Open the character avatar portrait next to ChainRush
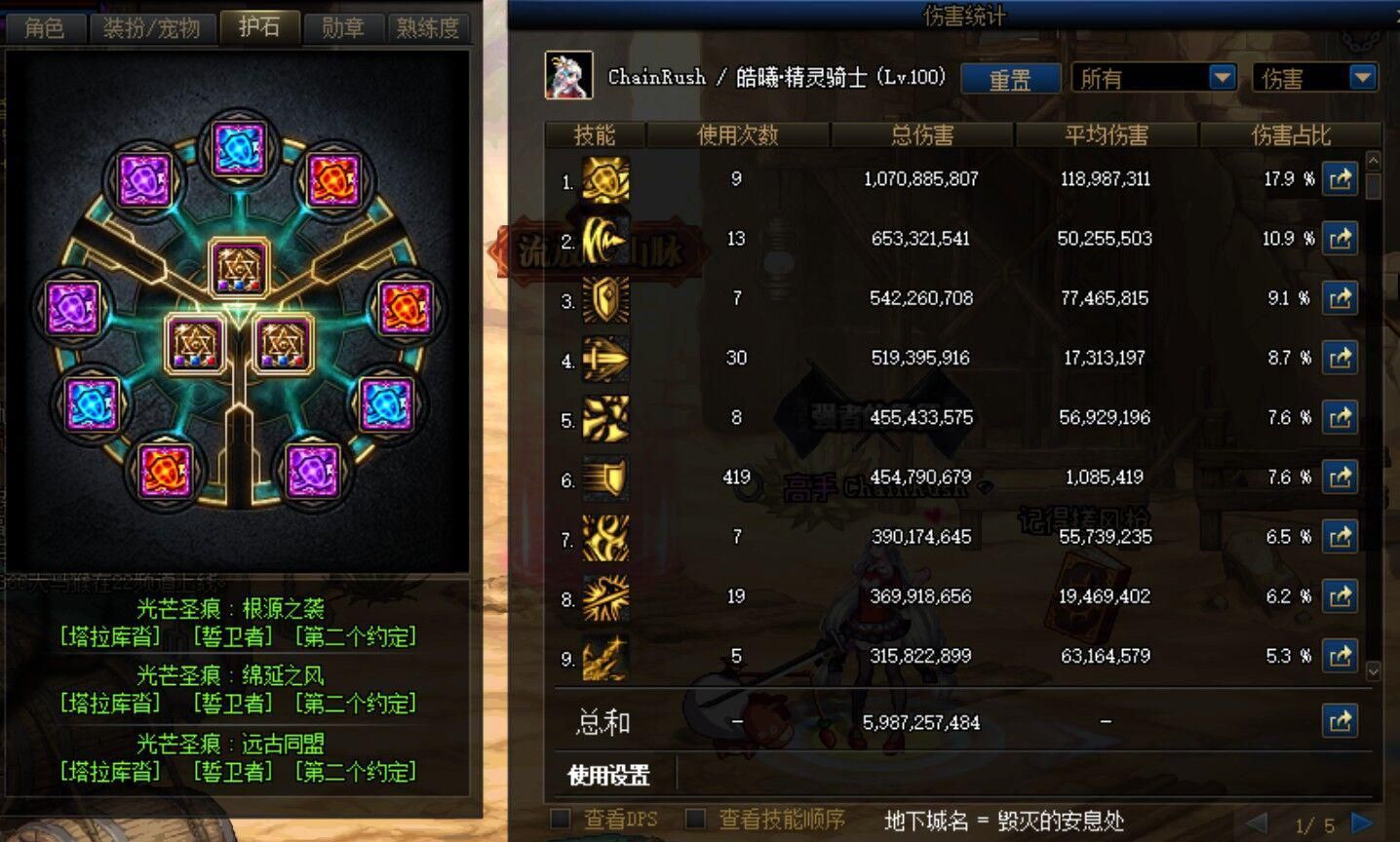Image resolution: width=1400 pixels, height=842 pixels. pyautogui.click(x=569, y=76)
